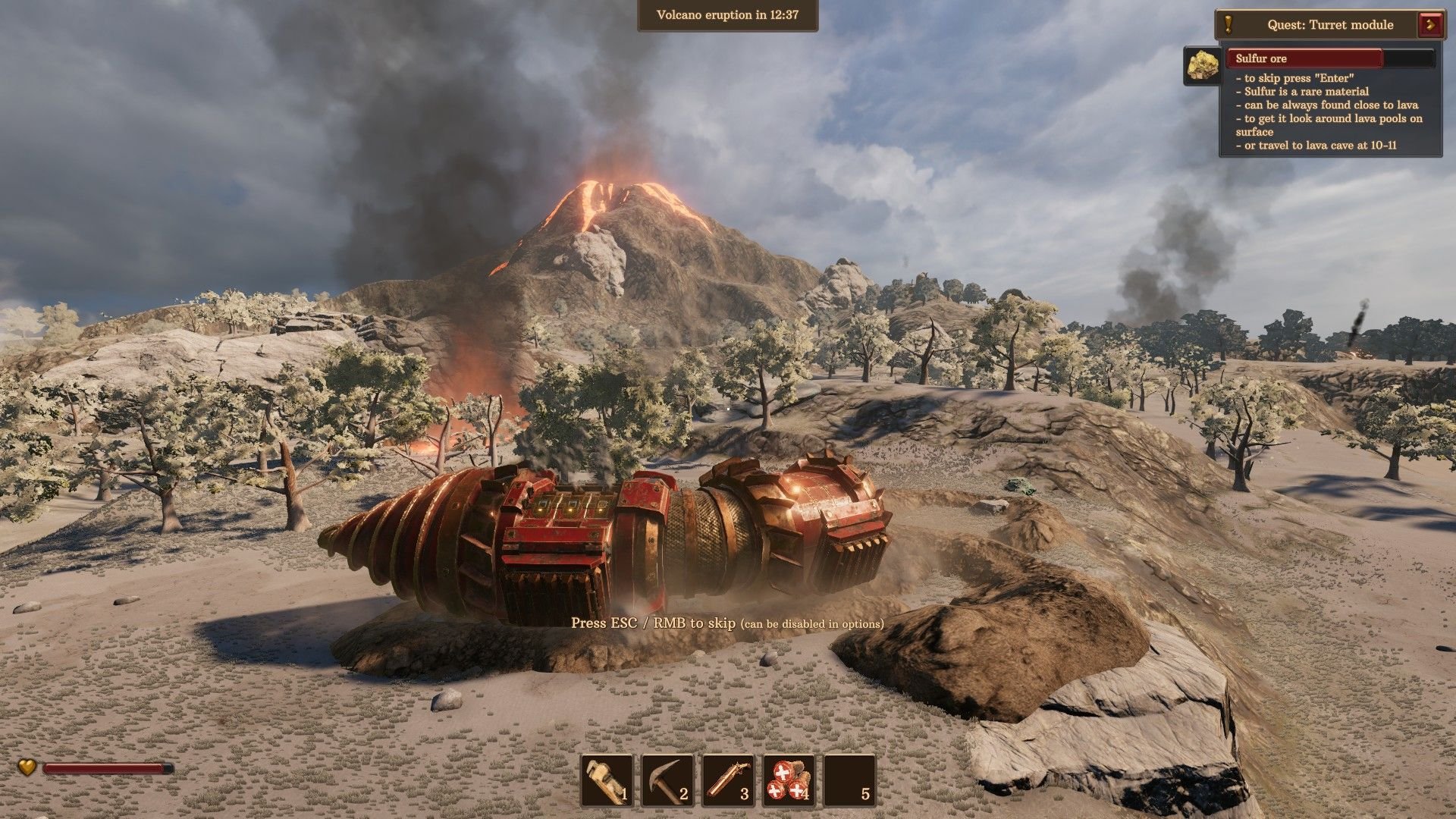Select the pipe wrench in hotbar slot 1

[607, 780]
